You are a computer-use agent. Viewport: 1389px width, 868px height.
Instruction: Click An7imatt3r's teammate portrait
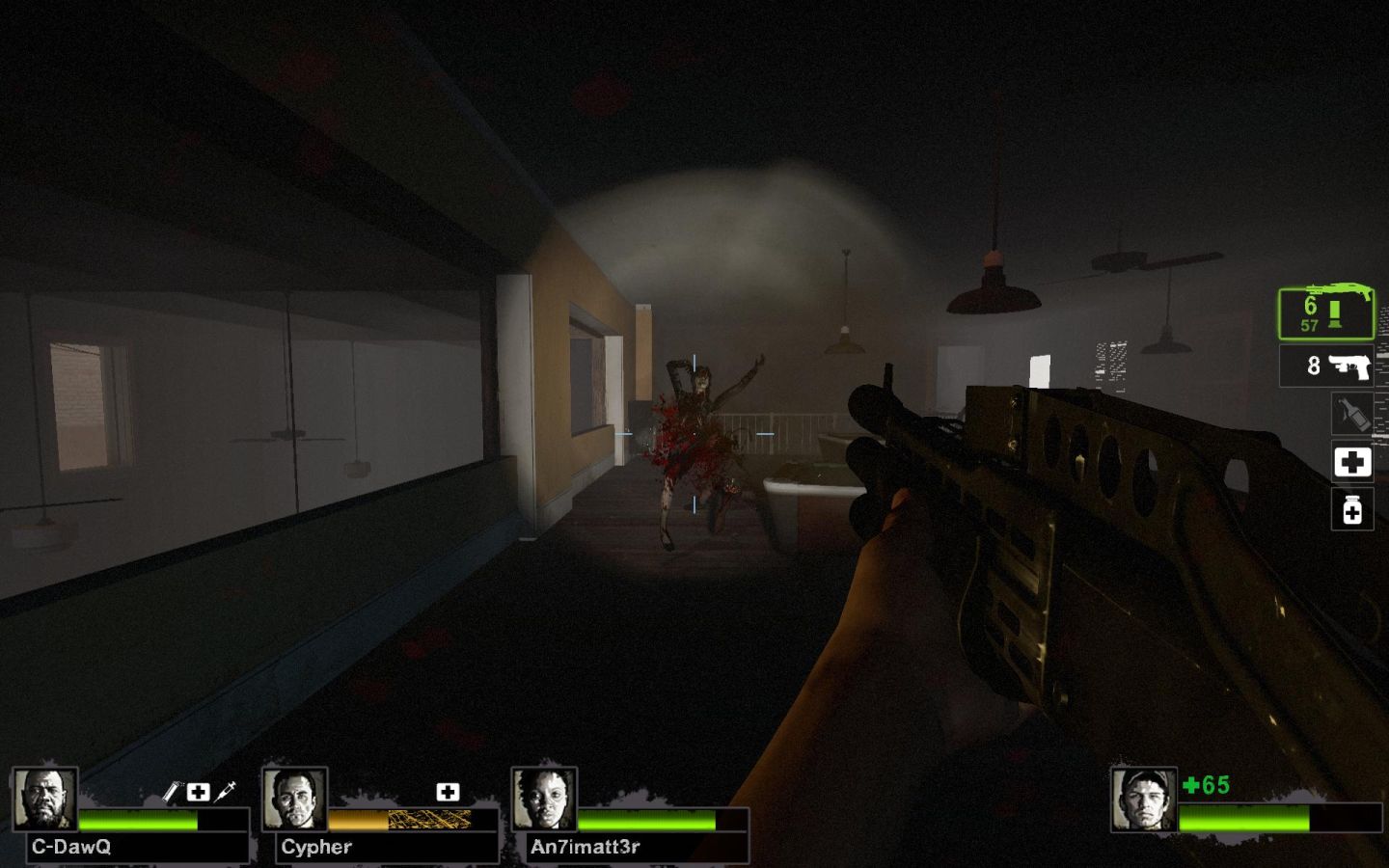(544, 800)
